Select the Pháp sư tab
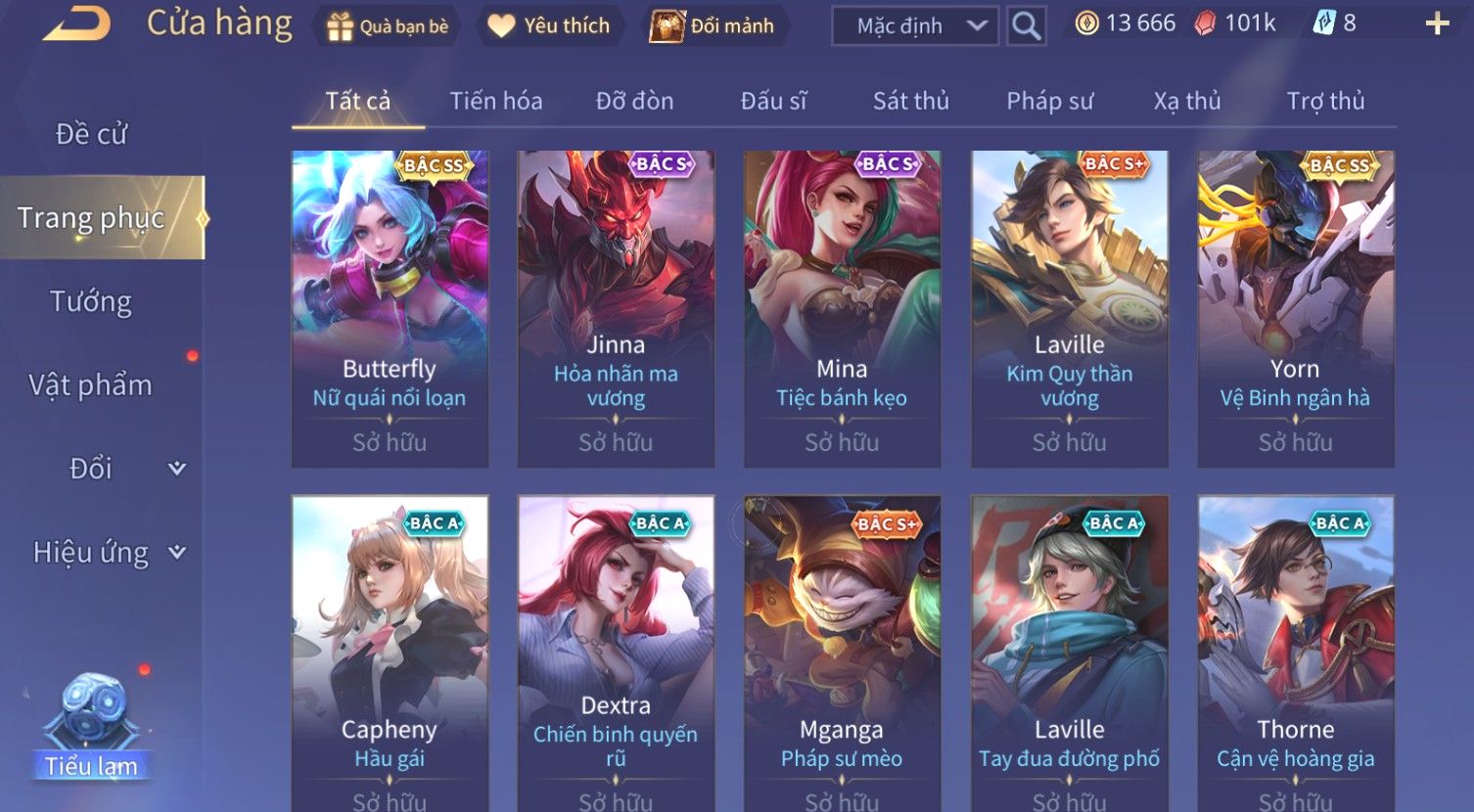1474x812 pixels. 1049,101
